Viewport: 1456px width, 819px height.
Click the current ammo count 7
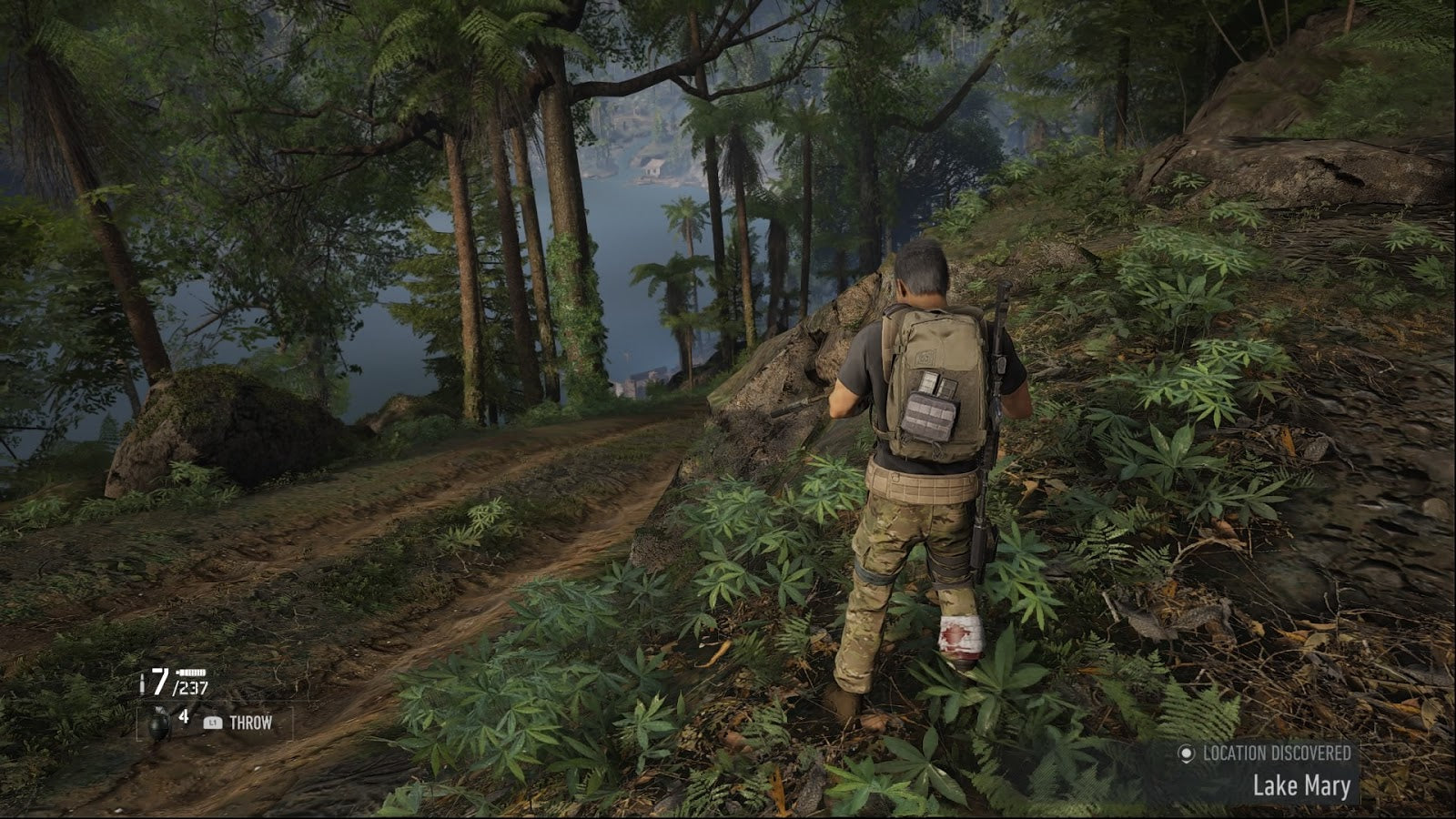[x=159, y=681]
